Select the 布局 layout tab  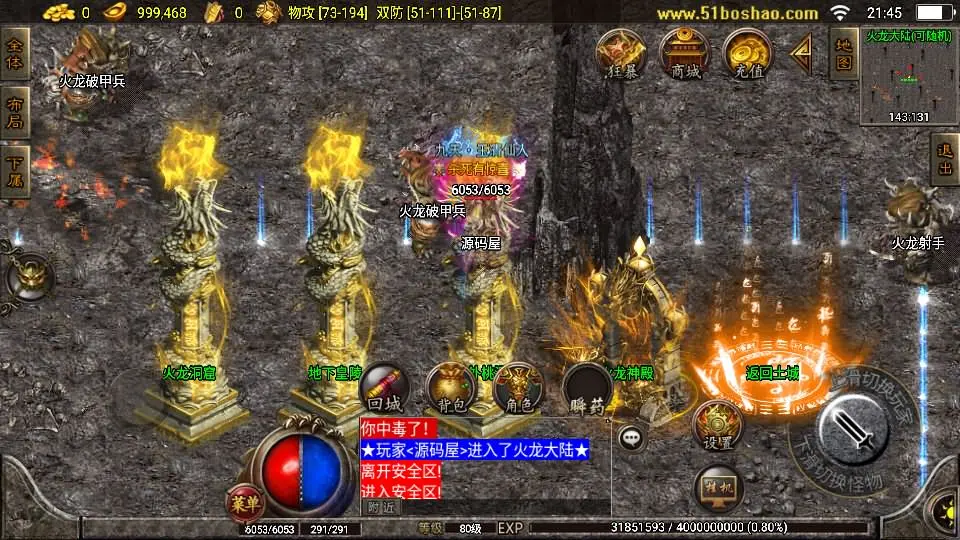pos(15,113)
